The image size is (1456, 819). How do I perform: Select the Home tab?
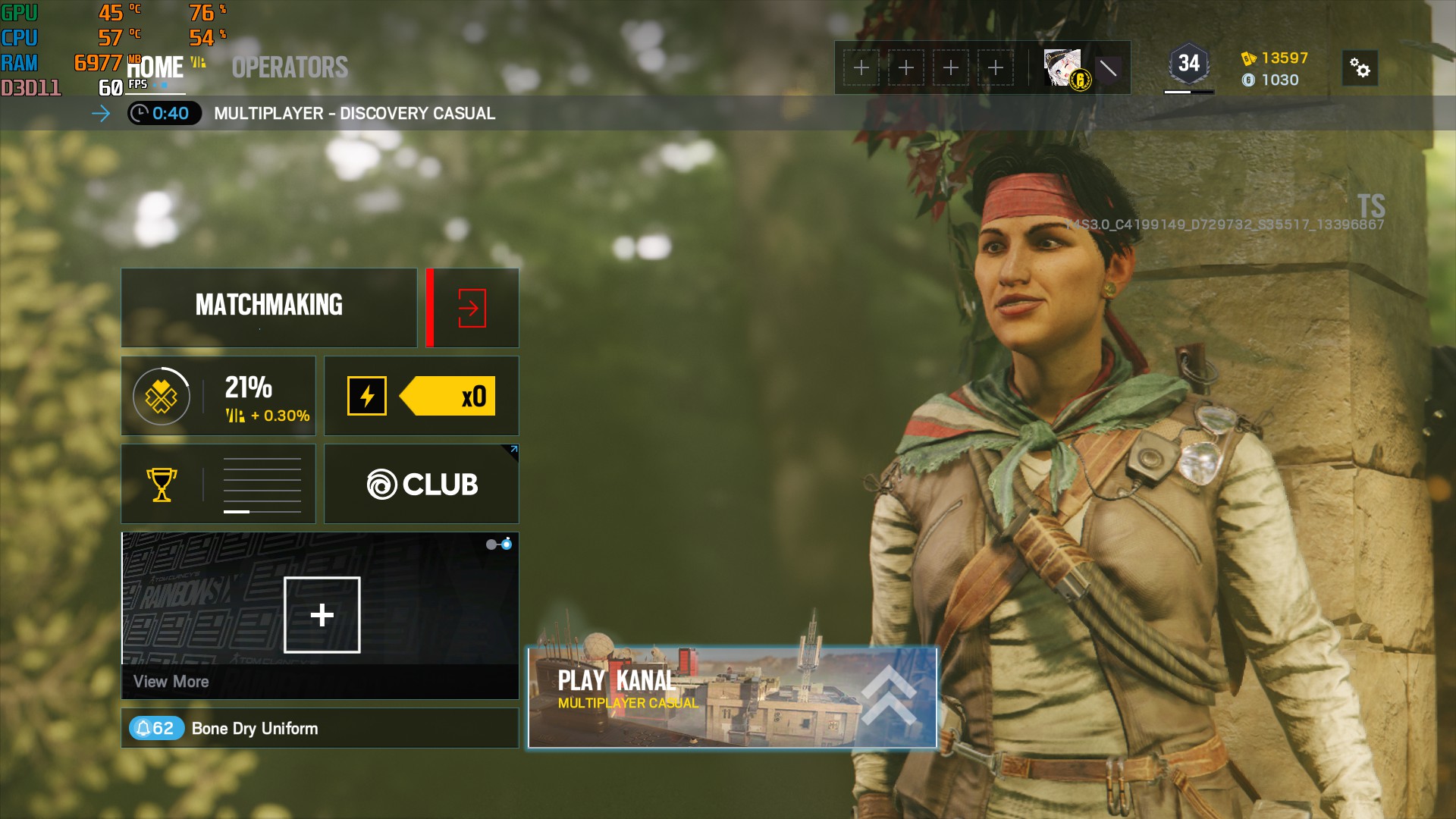tap(155, 67)
